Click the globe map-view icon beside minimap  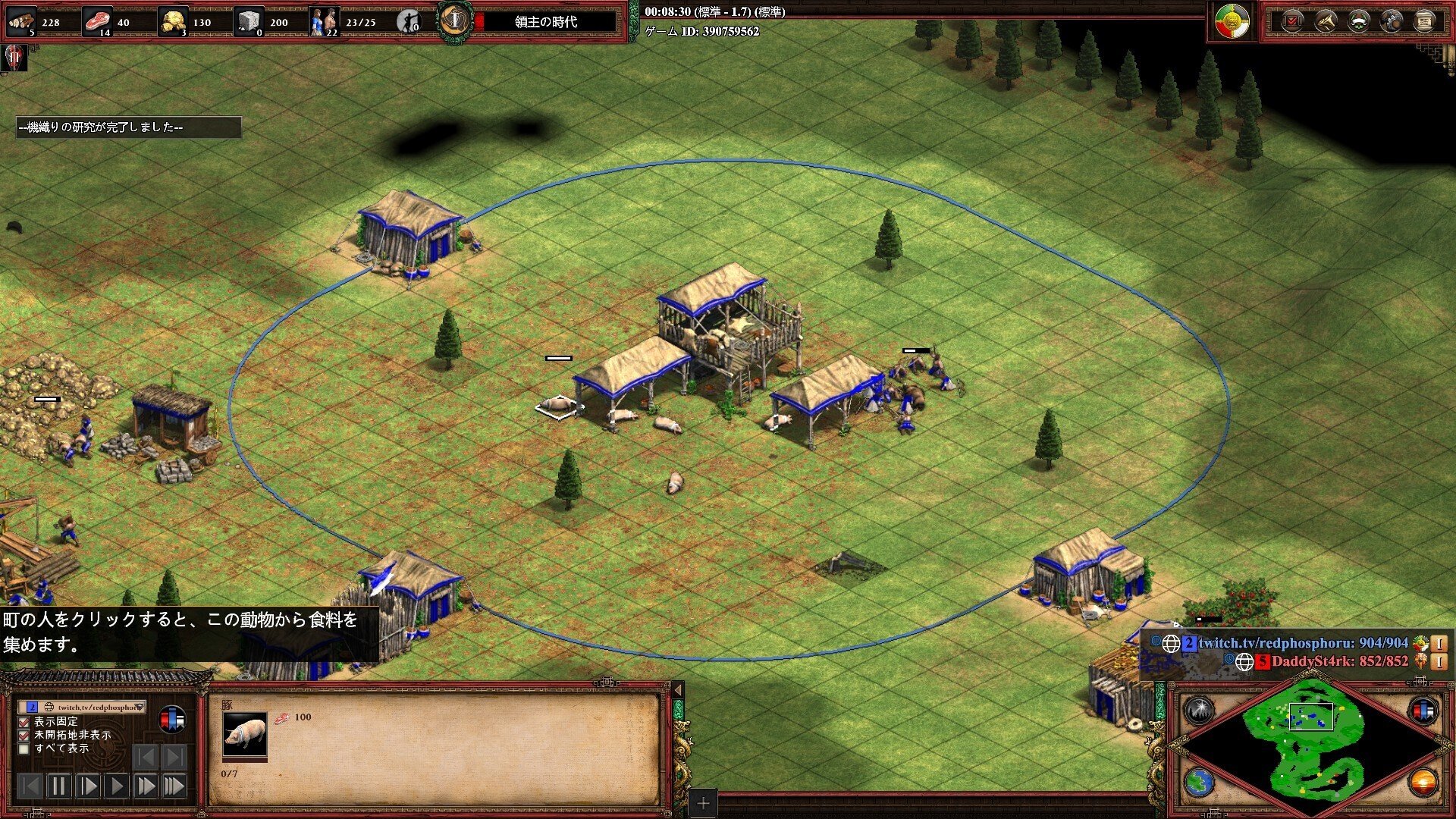[1200, 783]
